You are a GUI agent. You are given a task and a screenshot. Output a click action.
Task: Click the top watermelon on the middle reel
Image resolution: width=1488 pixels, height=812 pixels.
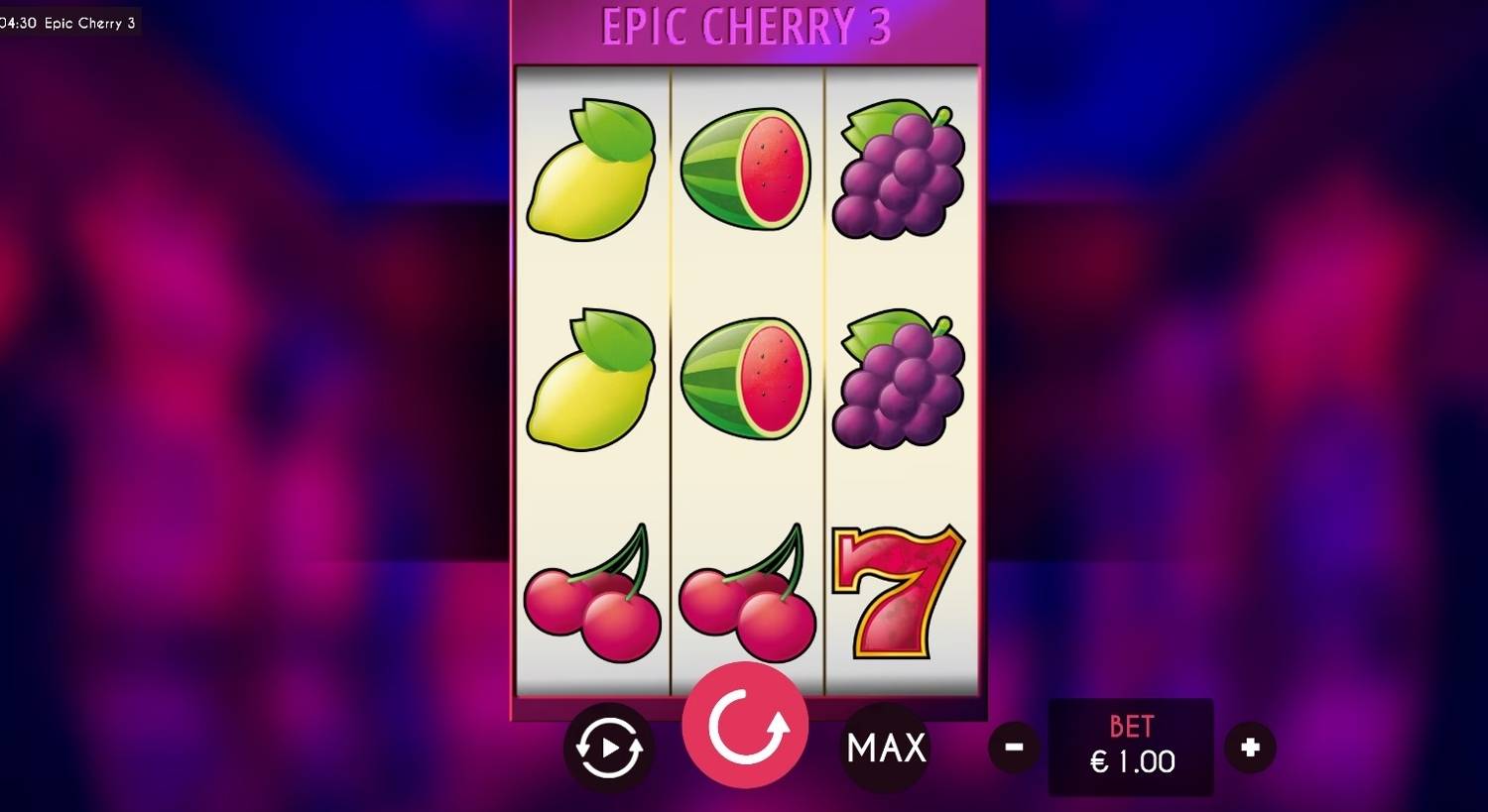[746, 169]
